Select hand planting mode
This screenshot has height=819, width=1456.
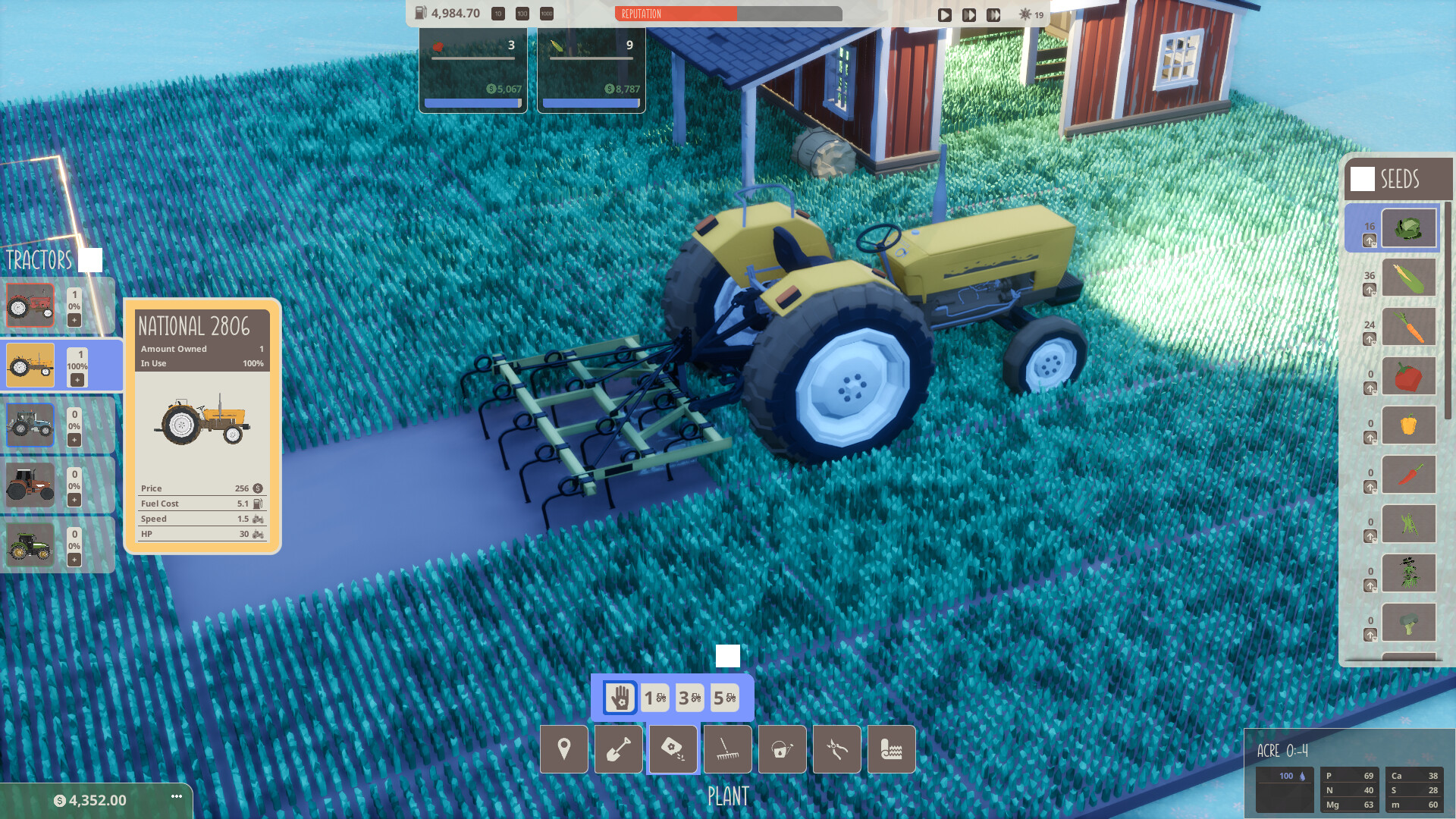[620, 698]
